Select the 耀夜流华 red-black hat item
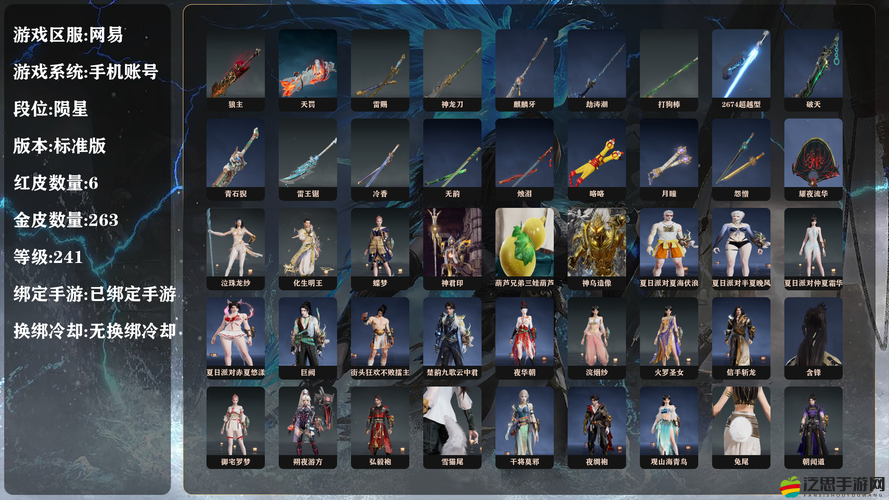889x500 pixels. (x=813, y=158)
